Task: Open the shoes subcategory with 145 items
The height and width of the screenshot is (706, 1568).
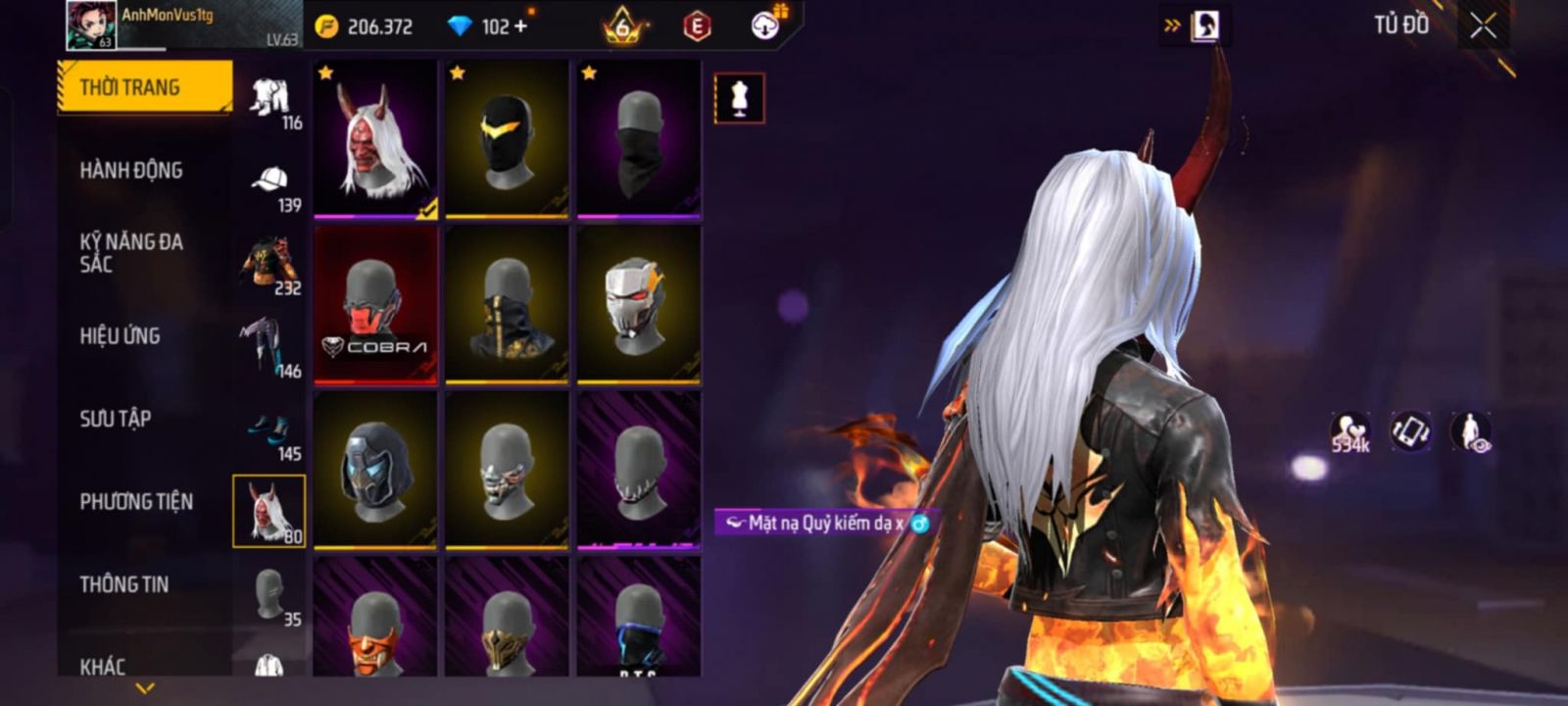Action: point(270,434)
